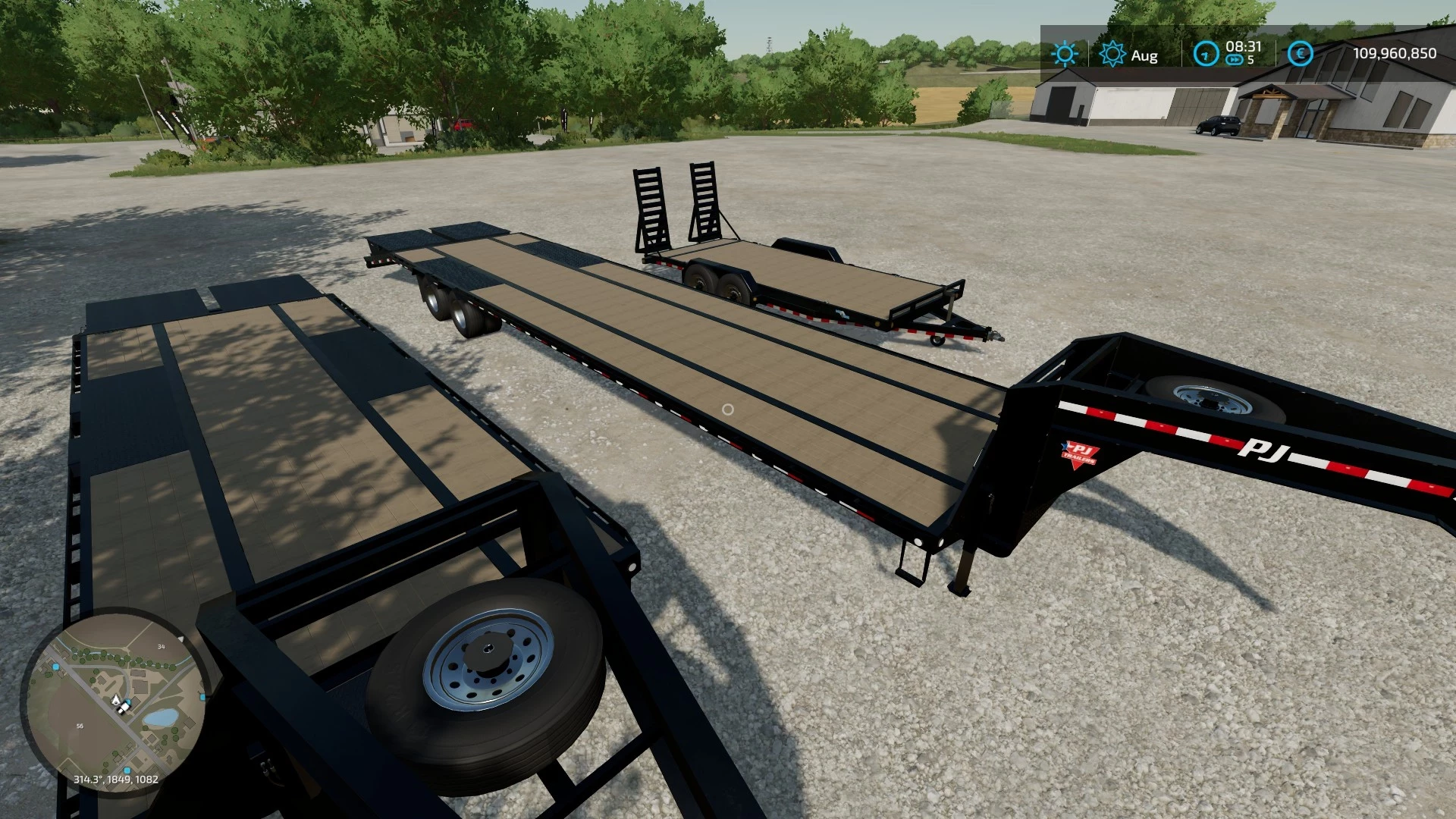Click the current weather sun icon
1456x819 pixels.
pos(1065,52)
